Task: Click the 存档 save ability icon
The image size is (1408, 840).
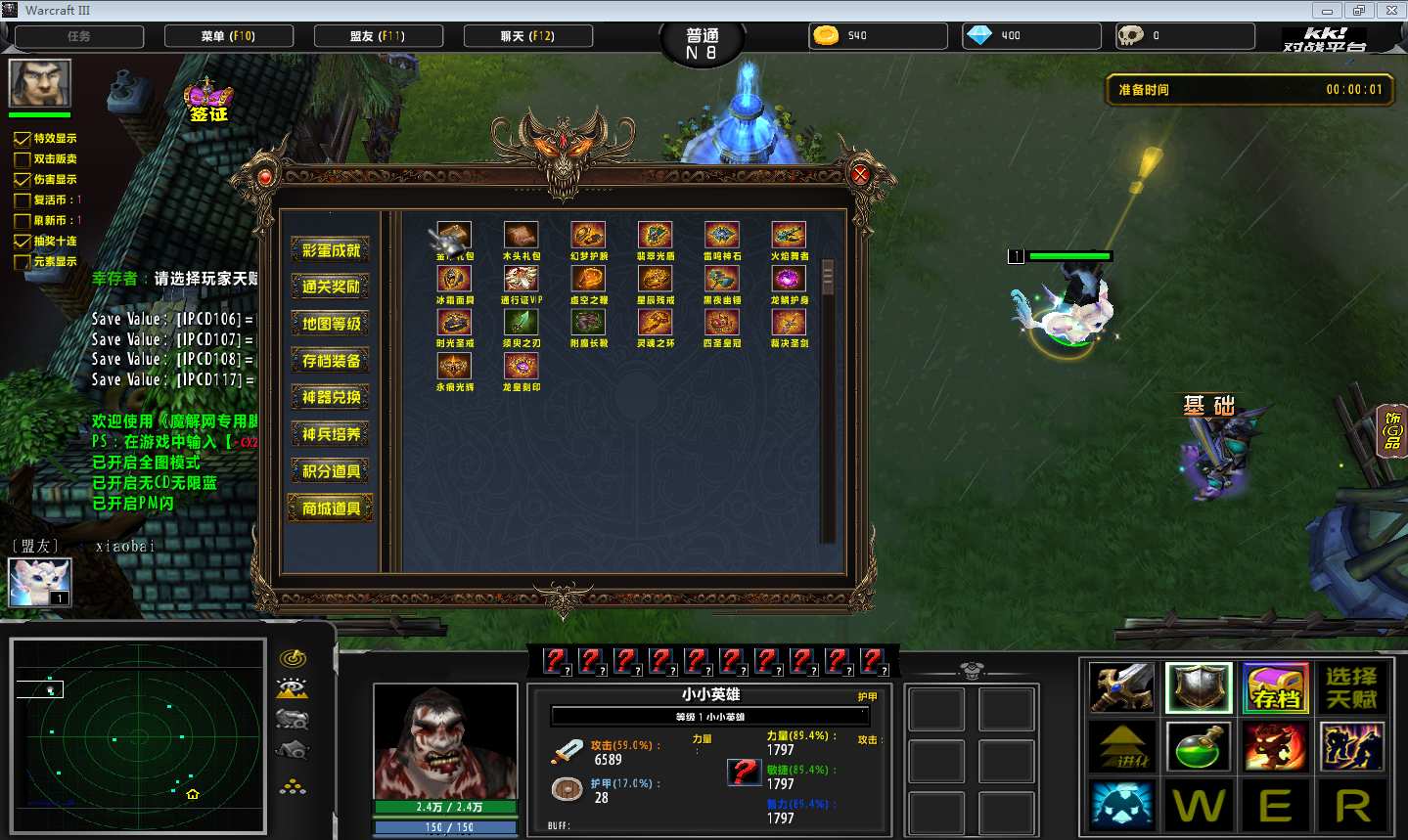Action: [x=1276, y=688]
